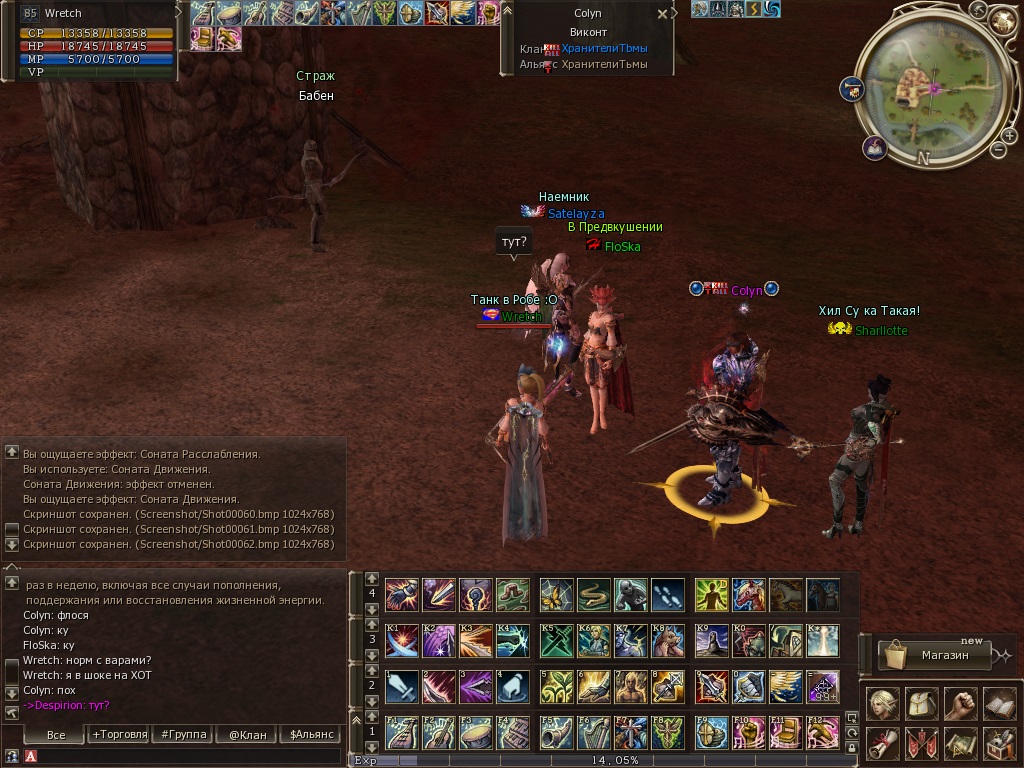This screenshot has height=768, width=1024.
Task: Activate the F1 lute song skill
Action: point(401,733)
